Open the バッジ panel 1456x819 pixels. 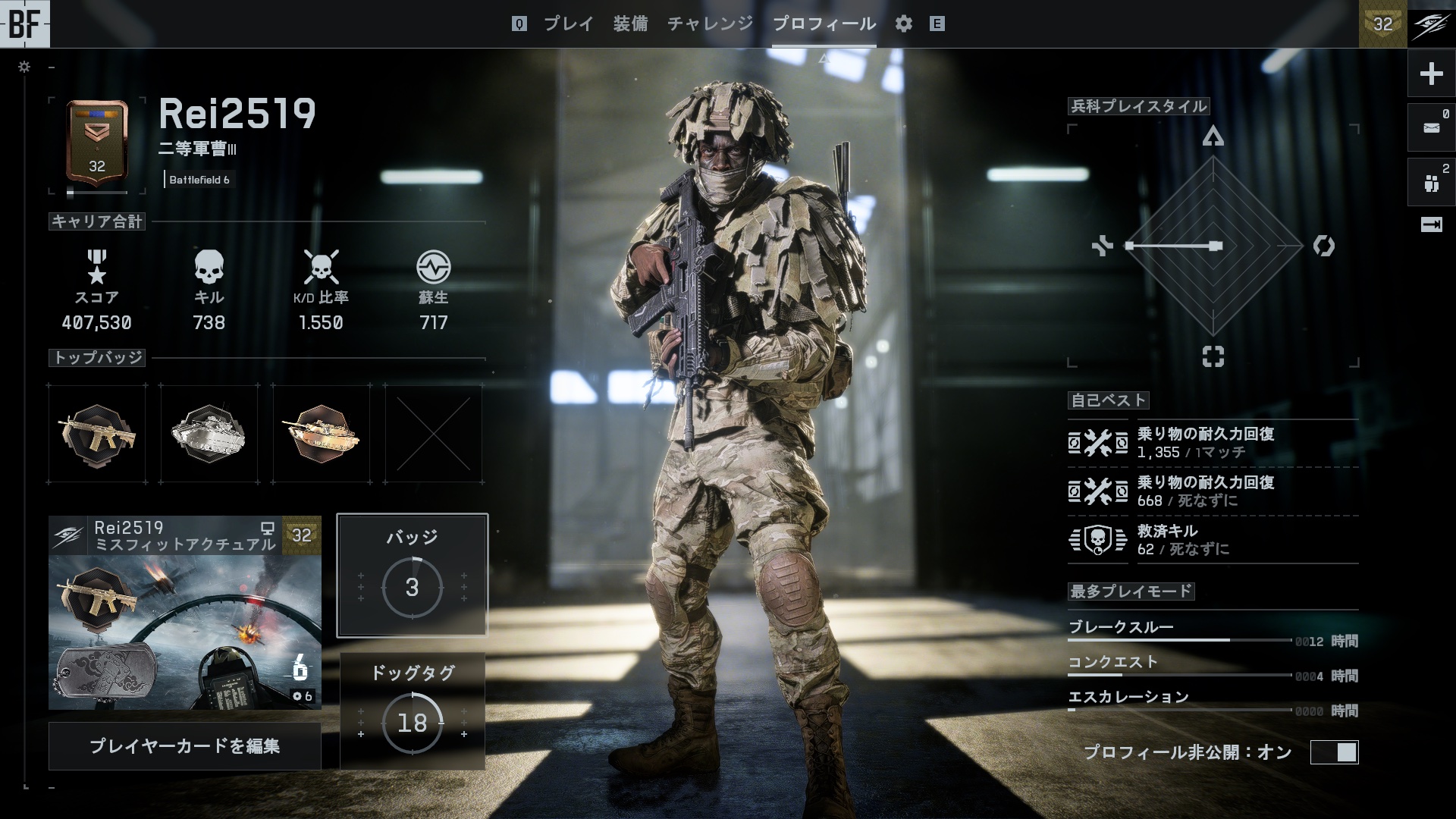(412, 575)
